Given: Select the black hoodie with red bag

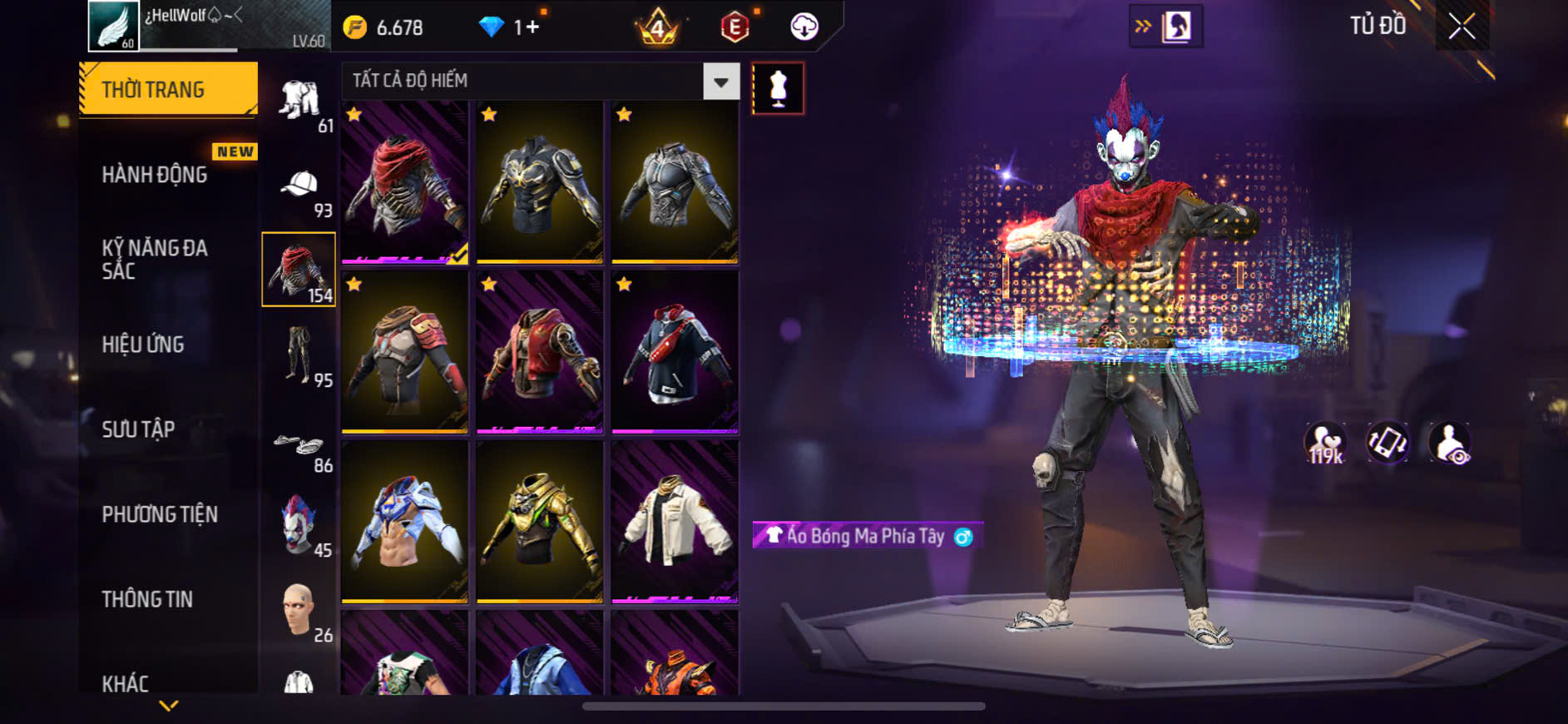Looking at the screenshot, I should coord(675,351).
